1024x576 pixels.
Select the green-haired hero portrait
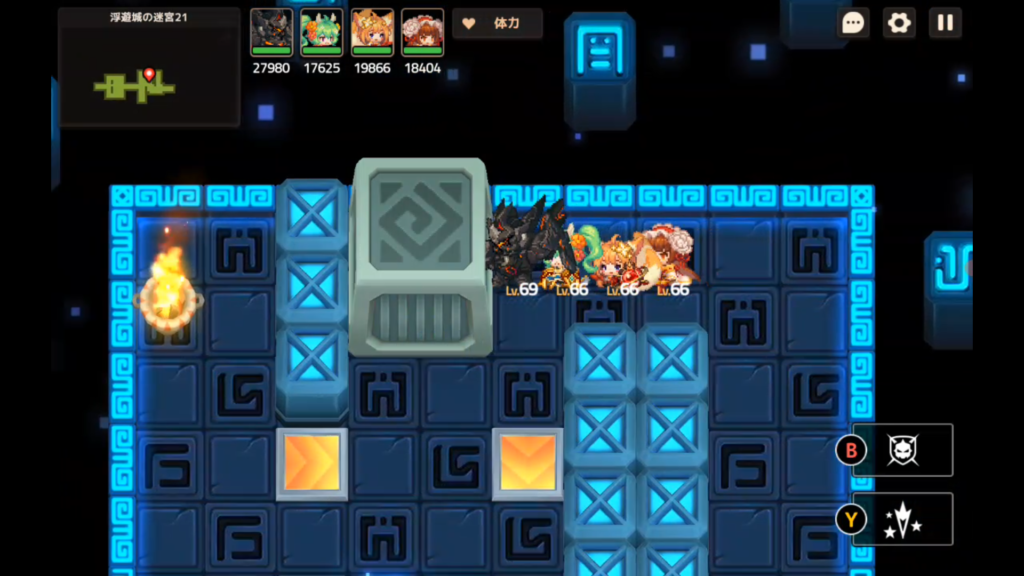(322, 32)
